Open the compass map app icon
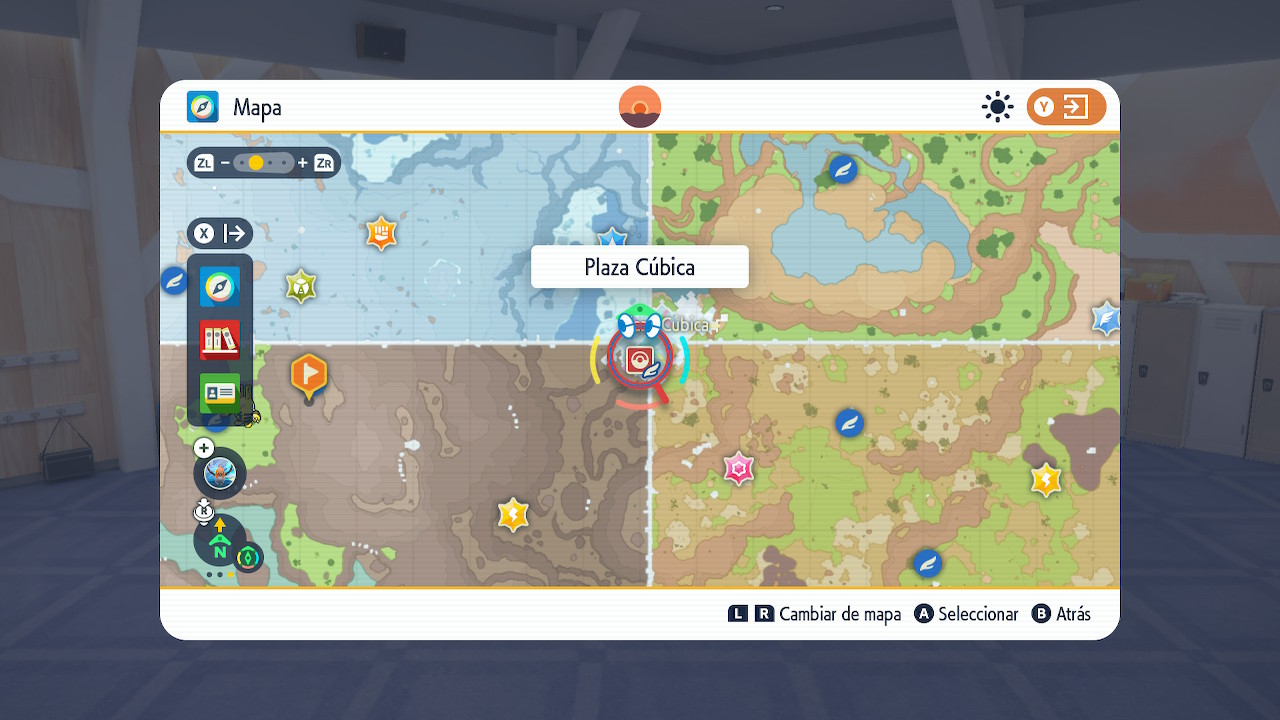The width and height of the screenshot is (1280, 720). click(x=219, y=286)
